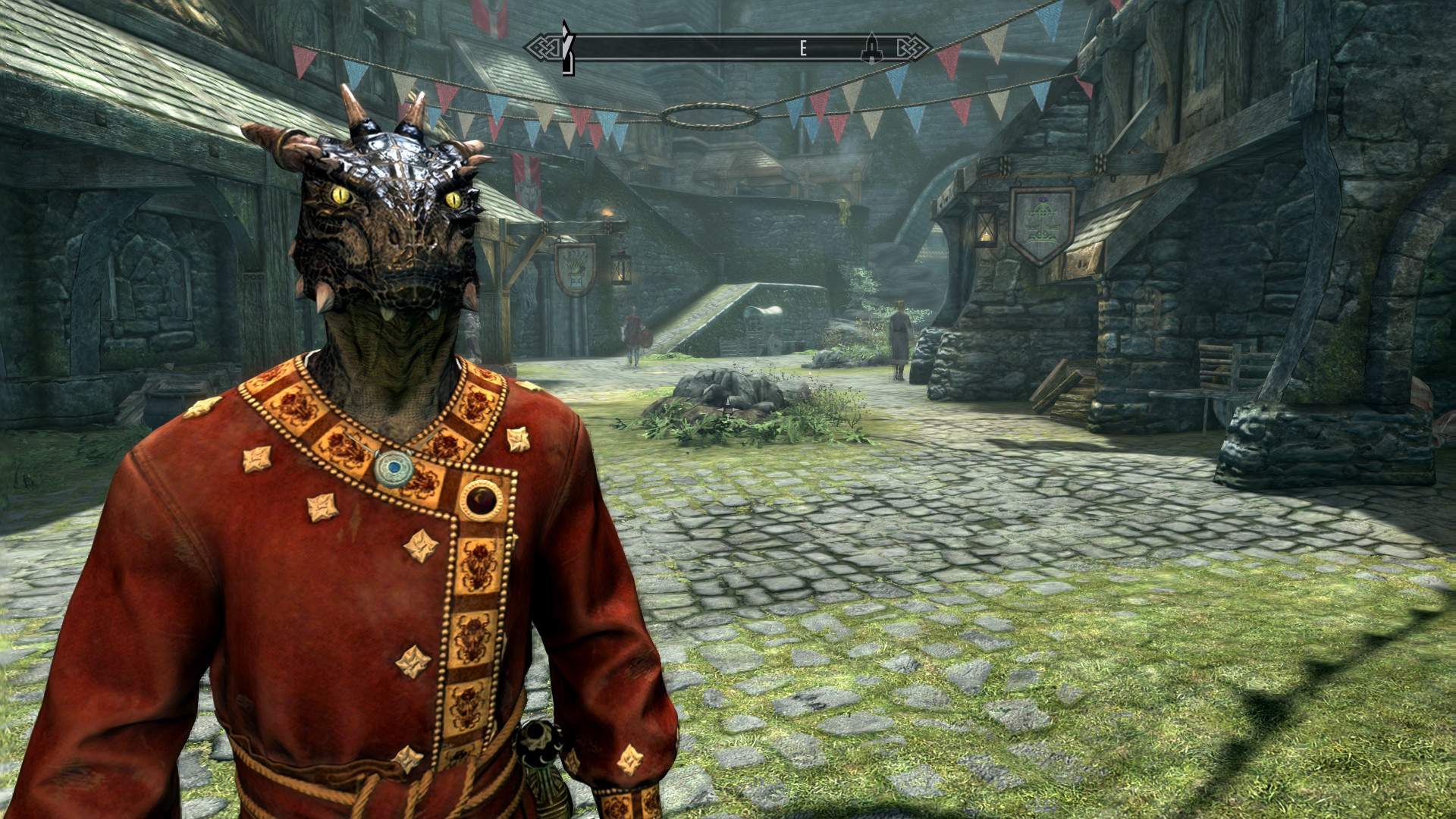Click the tower location marker on the compass
The width and height of the screenshot is (1456, 819).
(x=871, y=48)
